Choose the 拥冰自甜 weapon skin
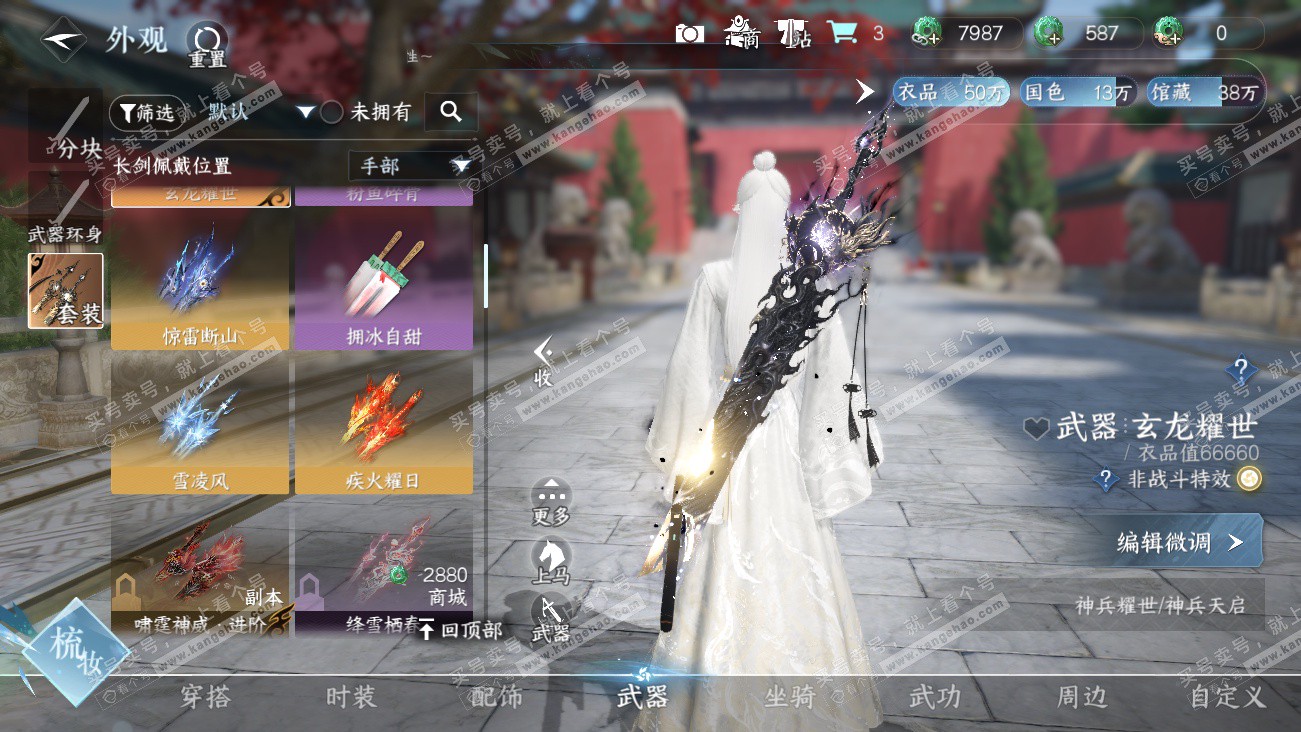 (383, 285)
